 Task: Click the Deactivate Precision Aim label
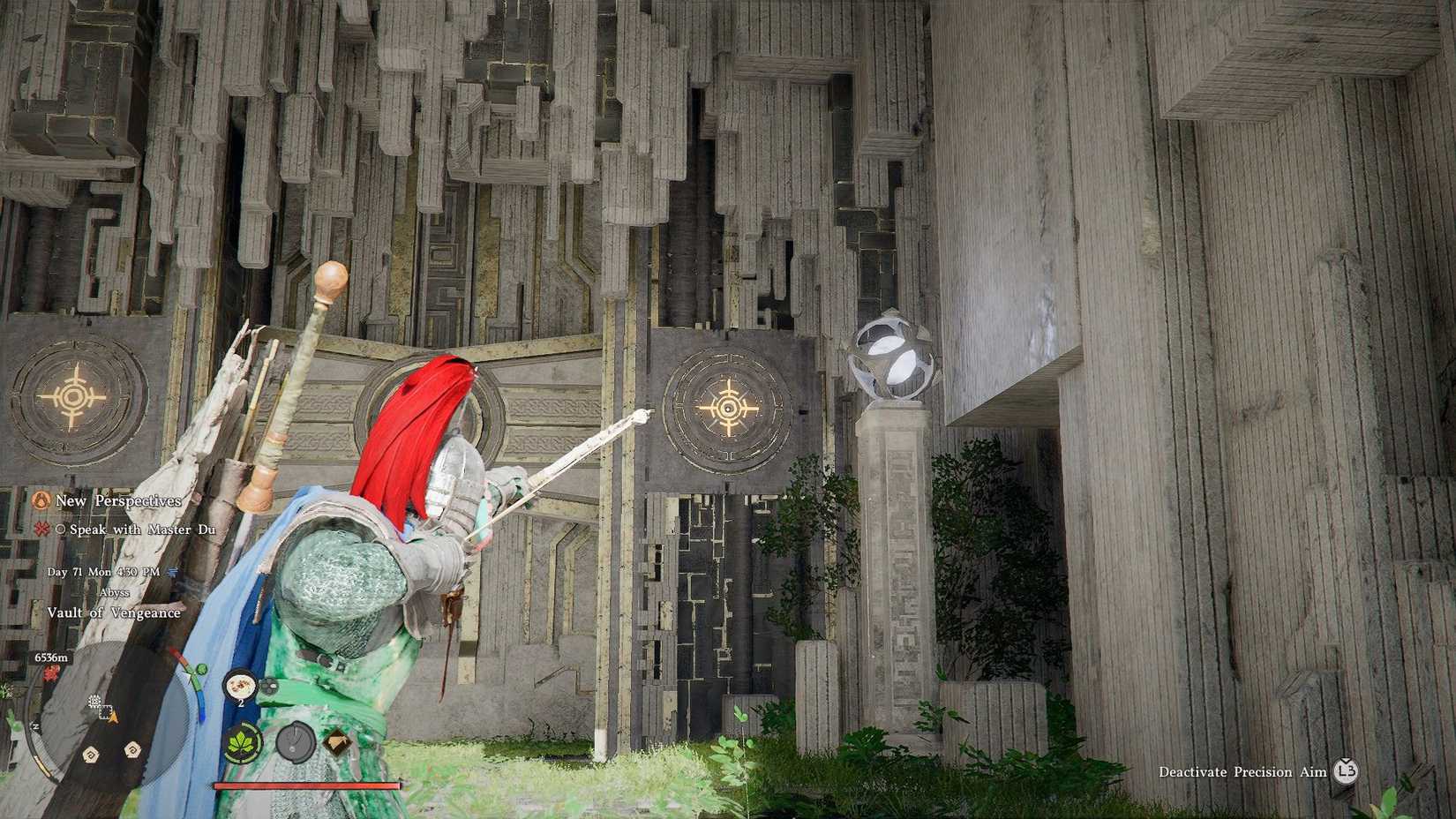click(1244, 772)
